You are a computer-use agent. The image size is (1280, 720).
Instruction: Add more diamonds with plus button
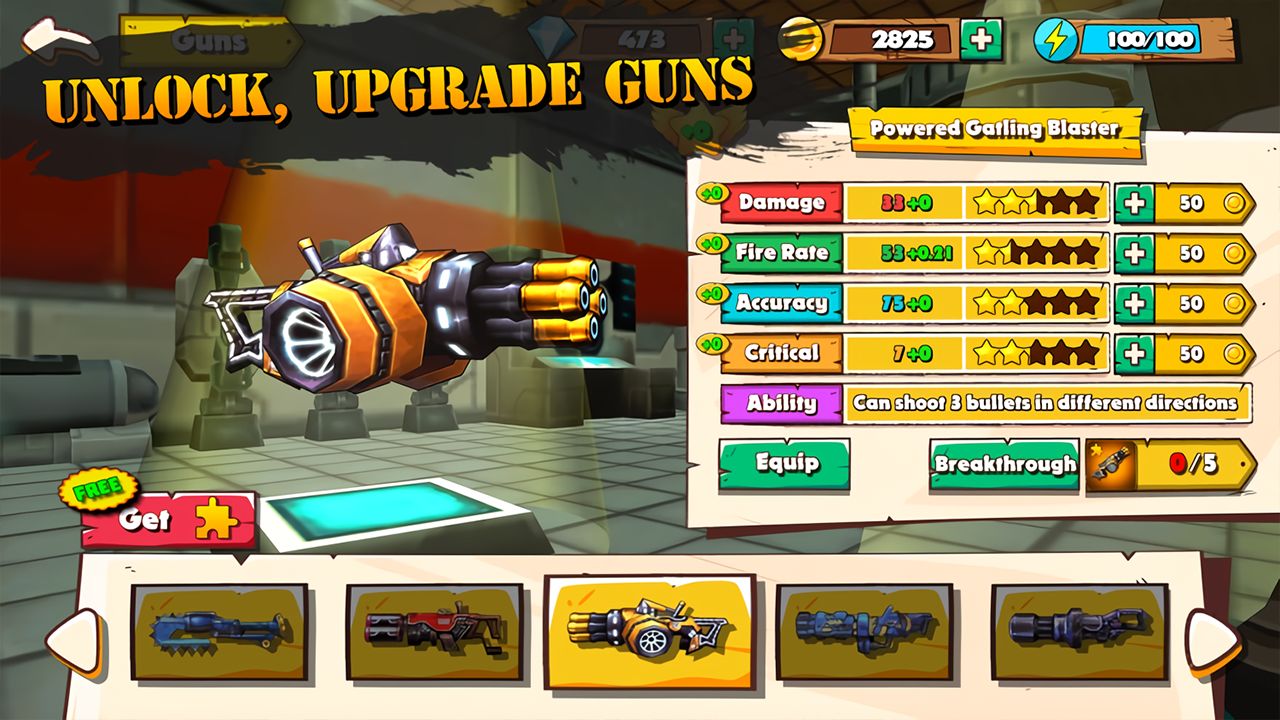(x=733, y=40)
